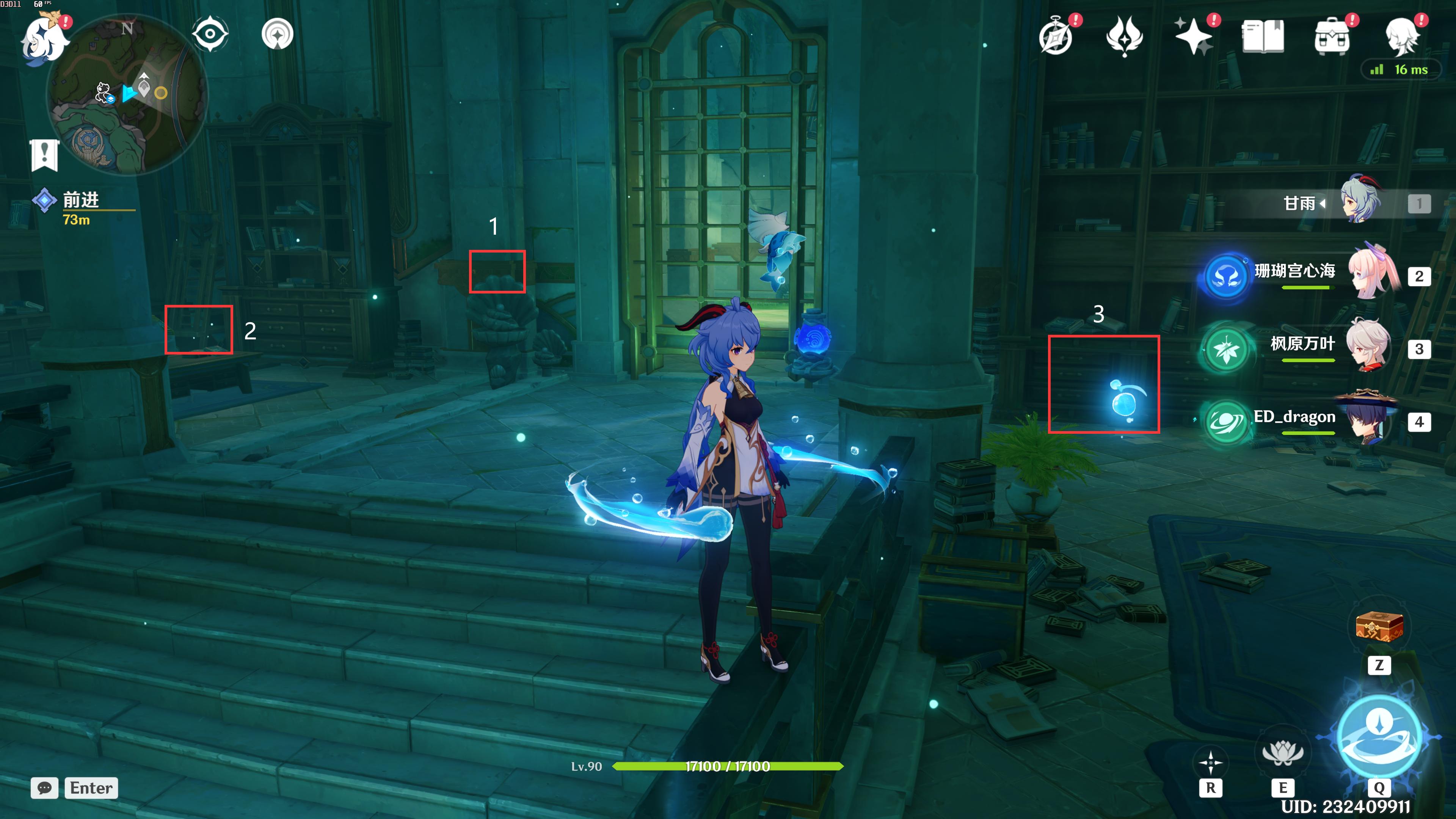Toggle elemental sight eye icon
This screenshot has height=819, width=1456.
(x=210, y=34)
